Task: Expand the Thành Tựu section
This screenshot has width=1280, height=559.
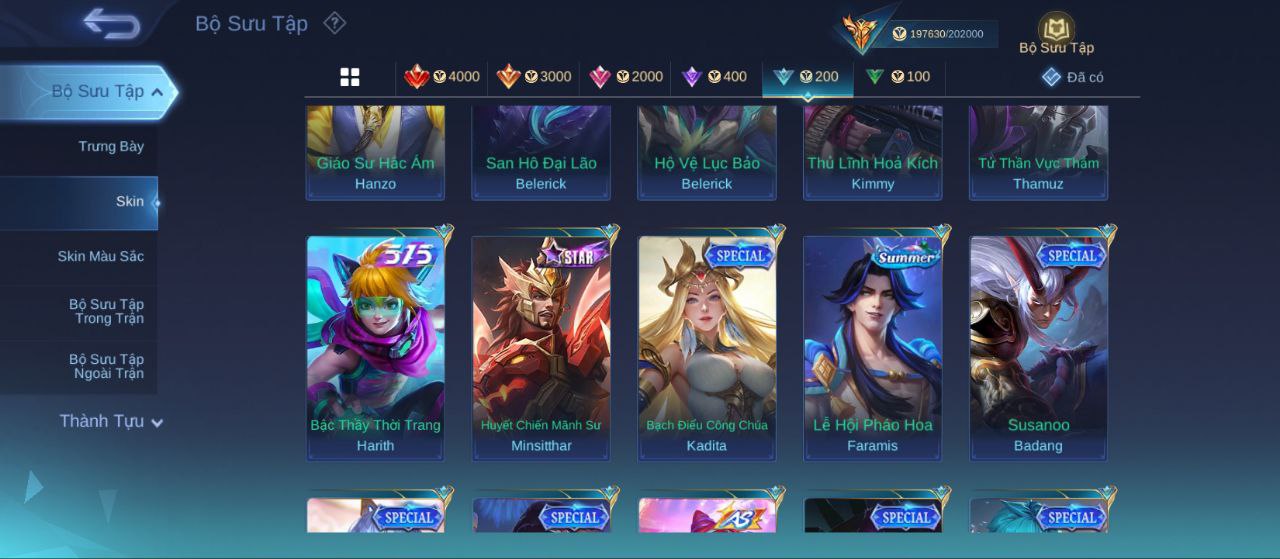Action: [x=110, y=422]
